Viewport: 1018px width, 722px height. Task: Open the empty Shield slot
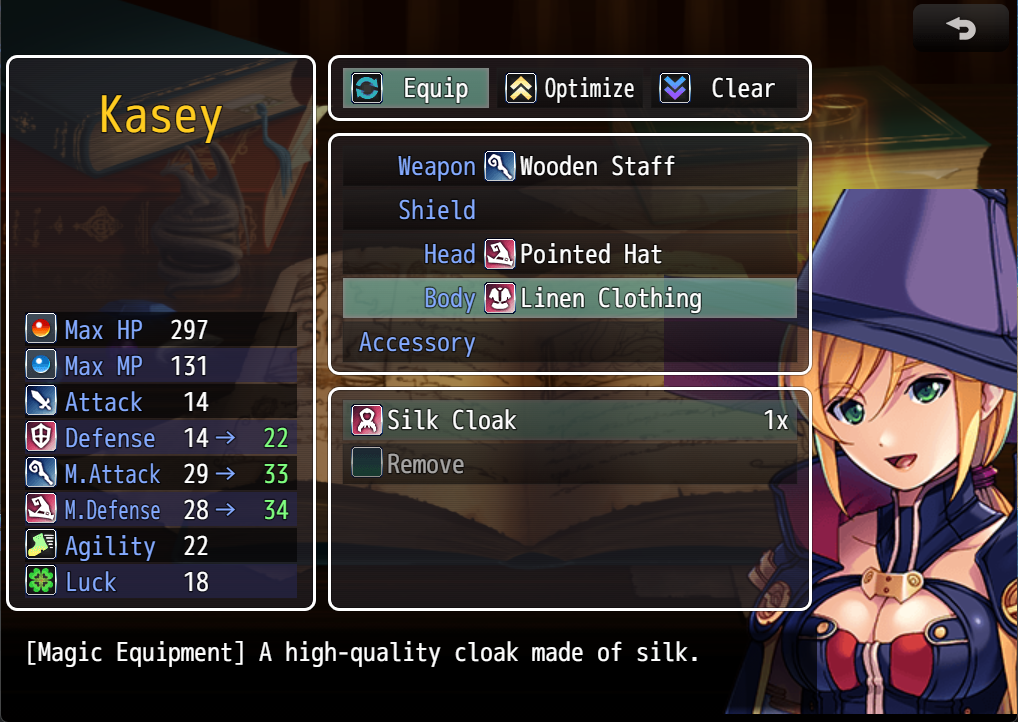coord(570,211)
